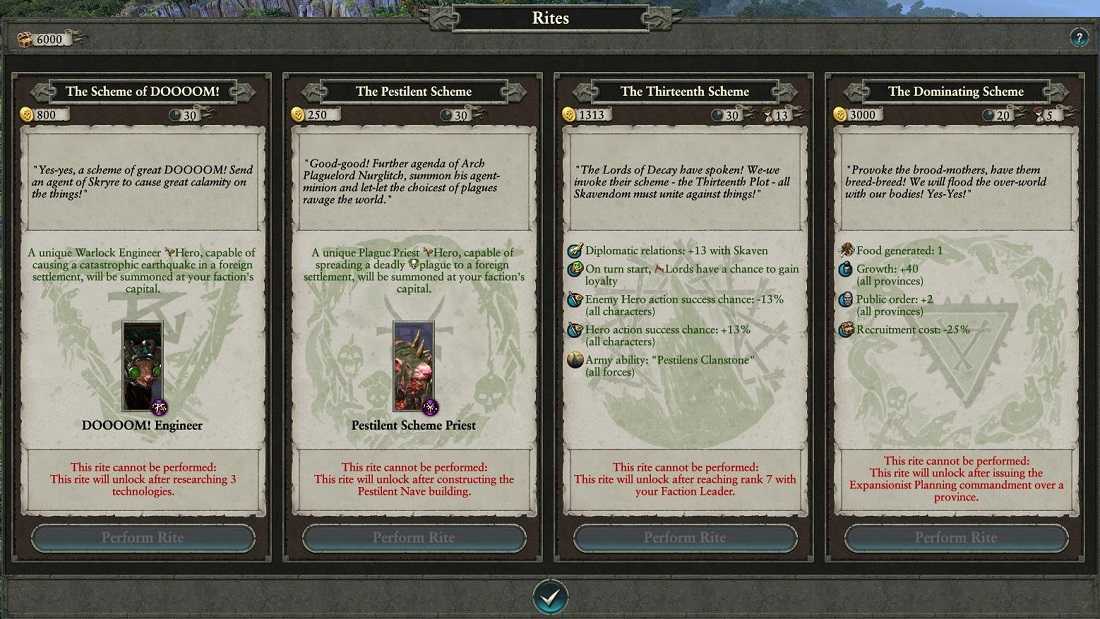Viewport: 1100px width, 619px height.
Task: Click The Dominating Scheme title header
Action: click(x=956, y=91)
